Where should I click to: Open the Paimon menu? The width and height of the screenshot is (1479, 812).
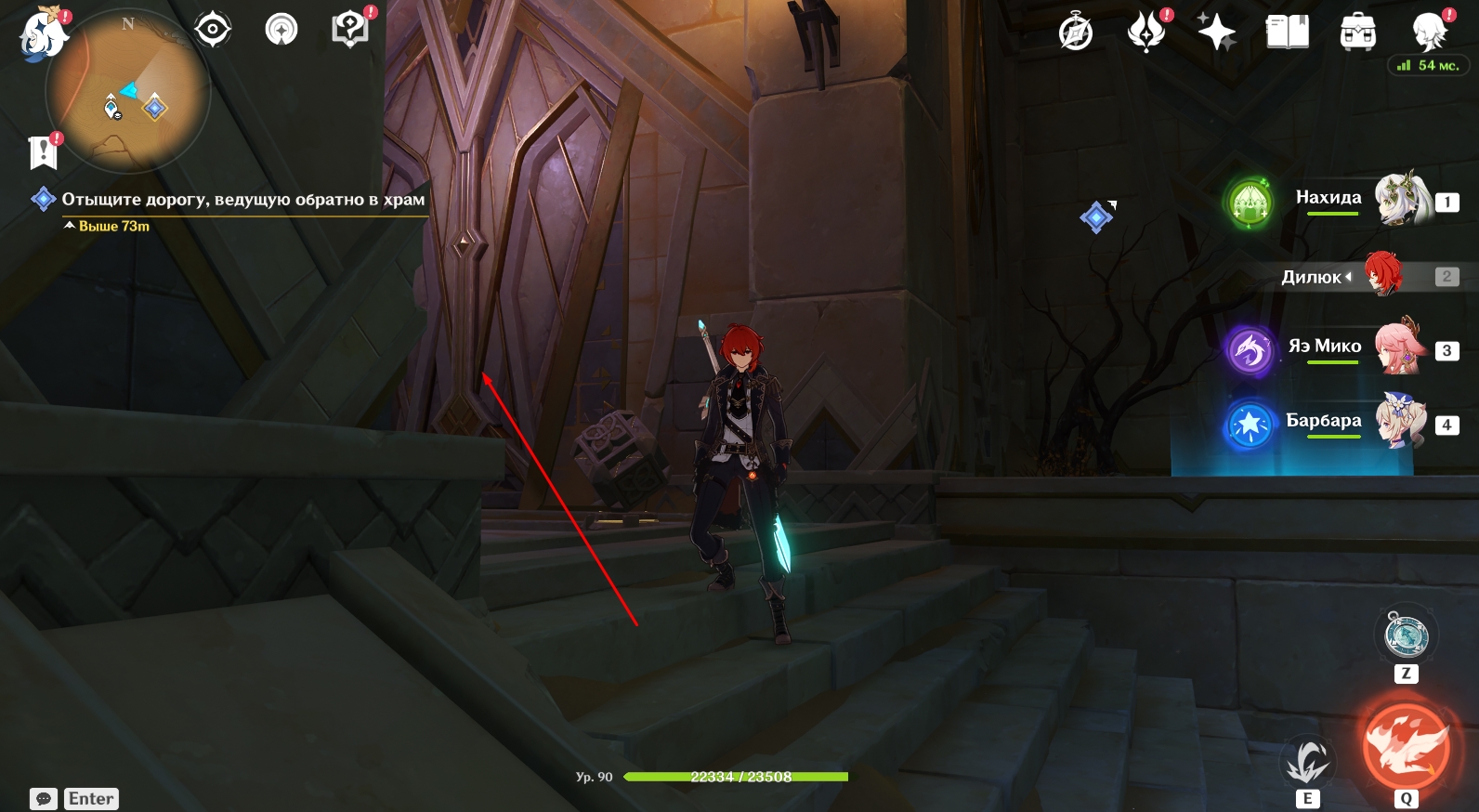(x=43, y=35)
